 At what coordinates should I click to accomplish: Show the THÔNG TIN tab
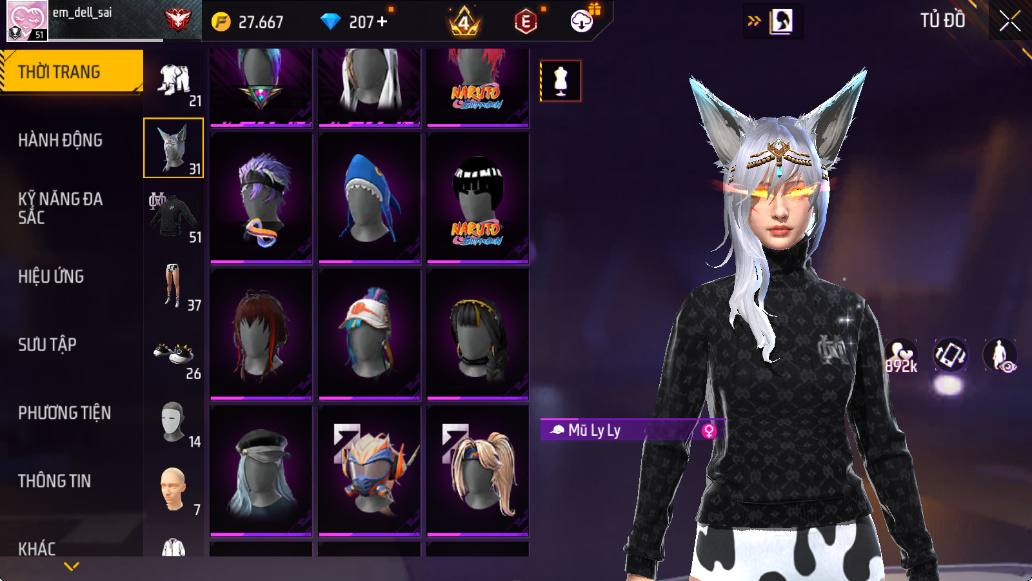pos(54,481)
